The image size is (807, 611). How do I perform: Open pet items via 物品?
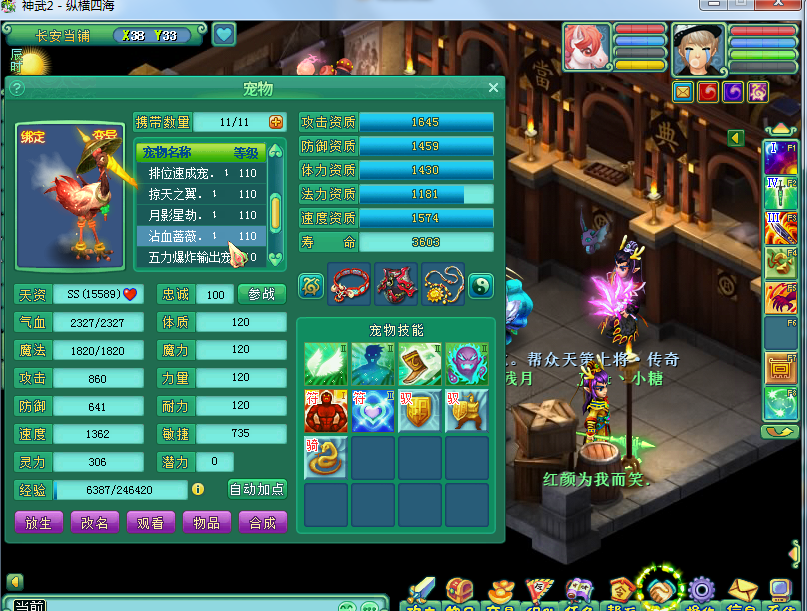(207, 522)
